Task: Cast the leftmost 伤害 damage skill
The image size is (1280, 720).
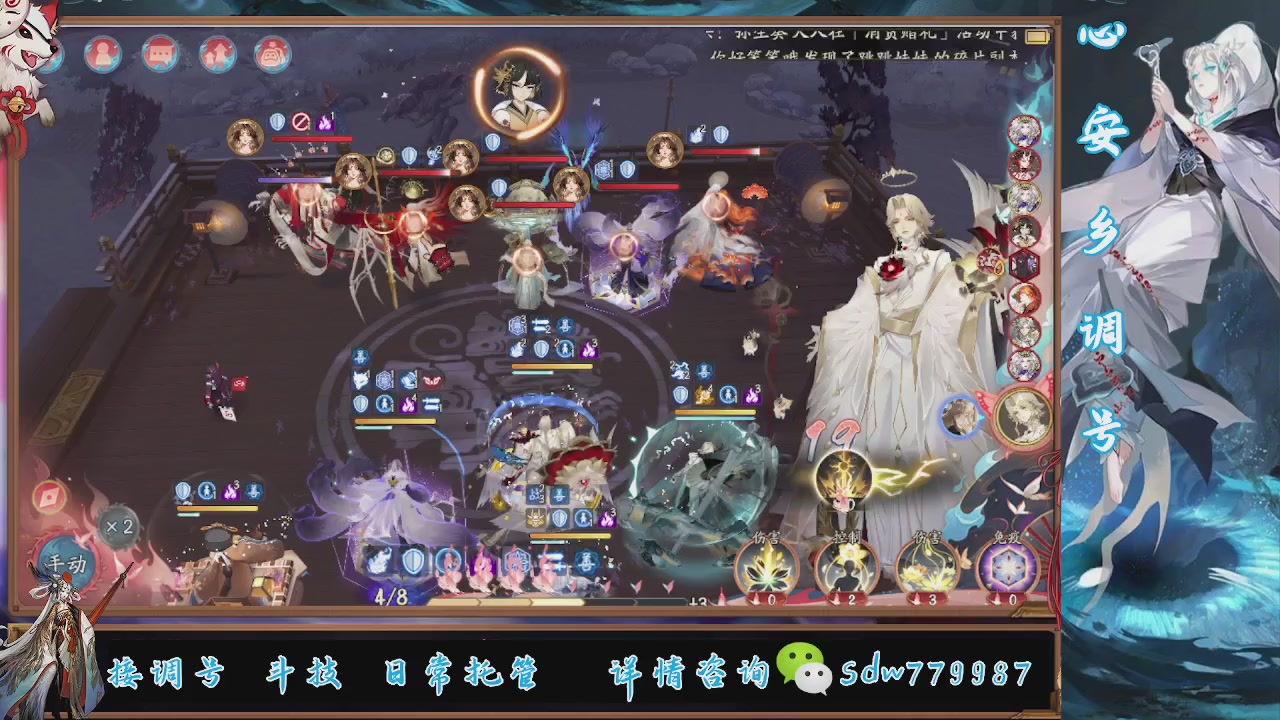Action: click(765, 568)
